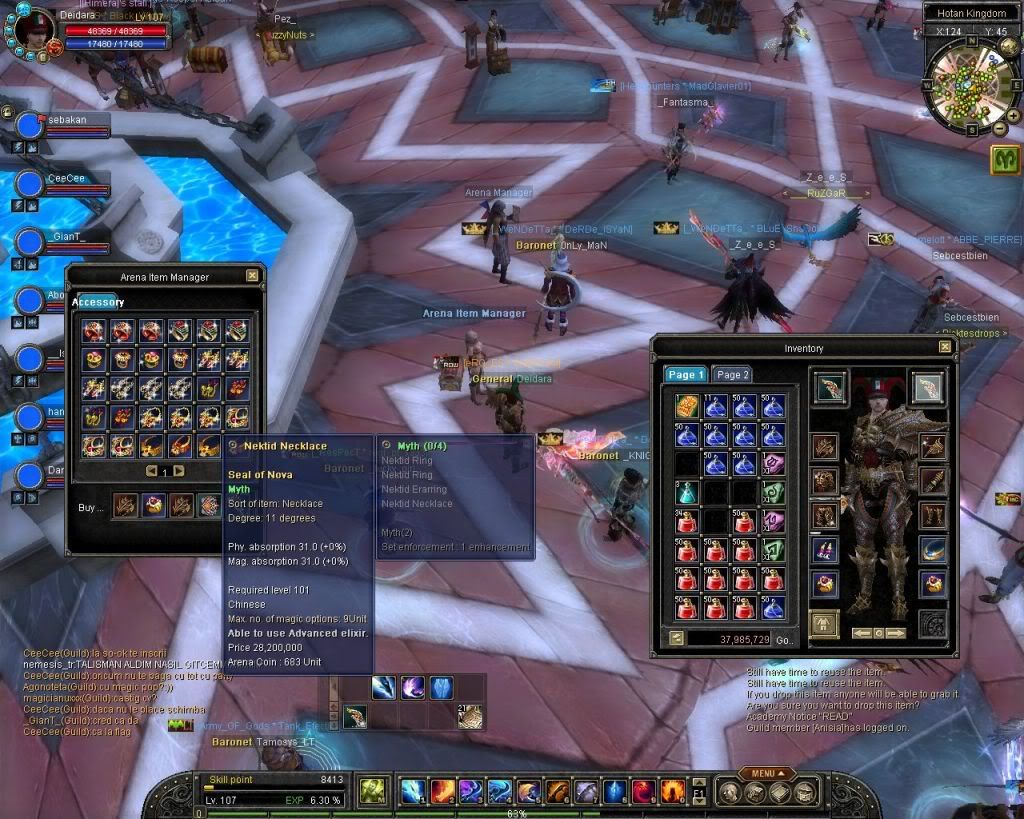This screenshot has width=1024, height=819.
Task: Select party member CeeCee's portrait
Action: click(x=30, y=185)
